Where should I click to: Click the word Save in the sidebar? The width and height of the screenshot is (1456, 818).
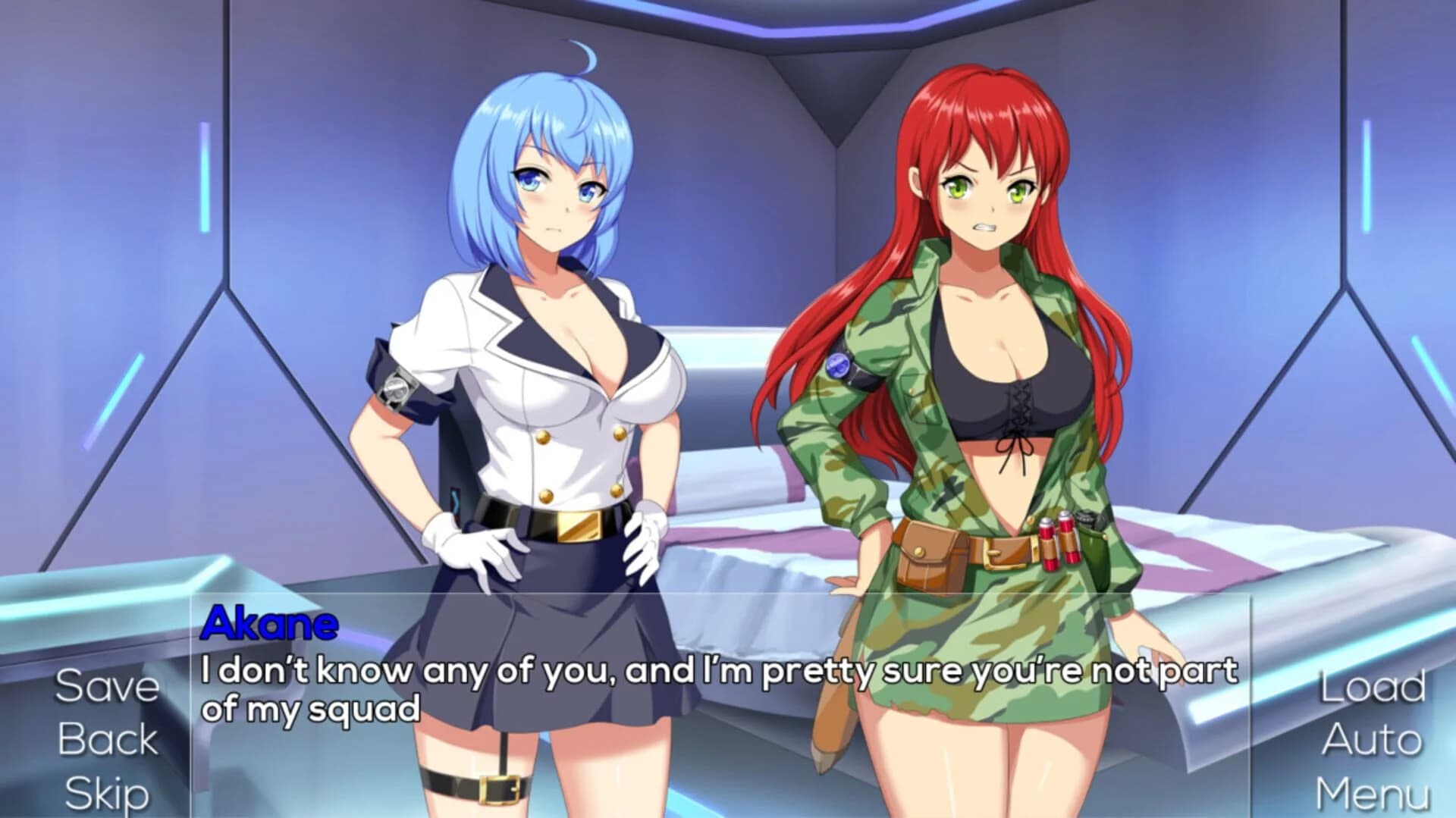pyautogui.click(x=106, y=686)
